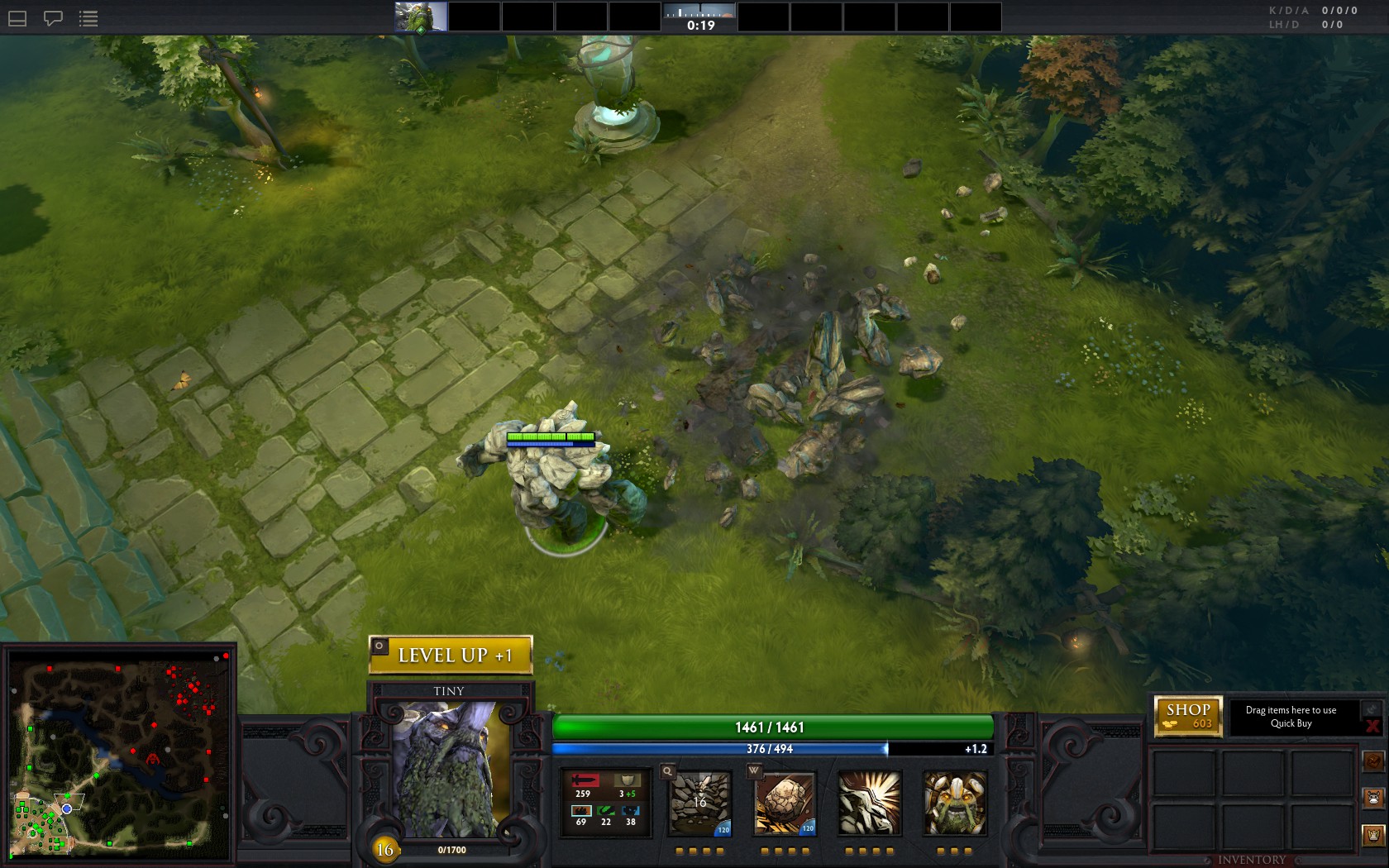1389x868 pixels.
Task: Show the scoreboard list icon
Action: 88,18
